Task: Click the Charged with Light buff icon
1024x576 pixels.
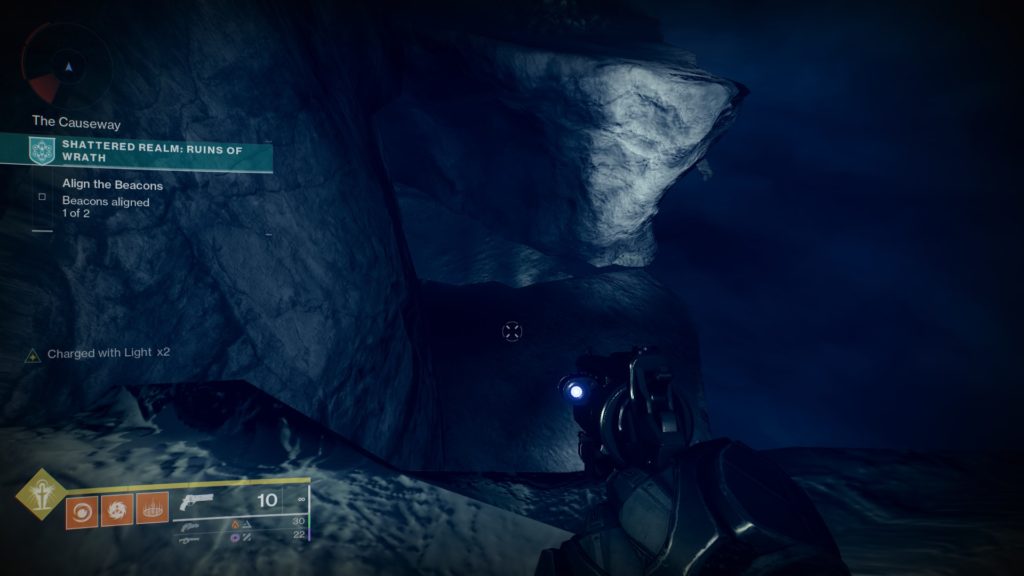Action: pyautogui.click(x=33, y=354)
